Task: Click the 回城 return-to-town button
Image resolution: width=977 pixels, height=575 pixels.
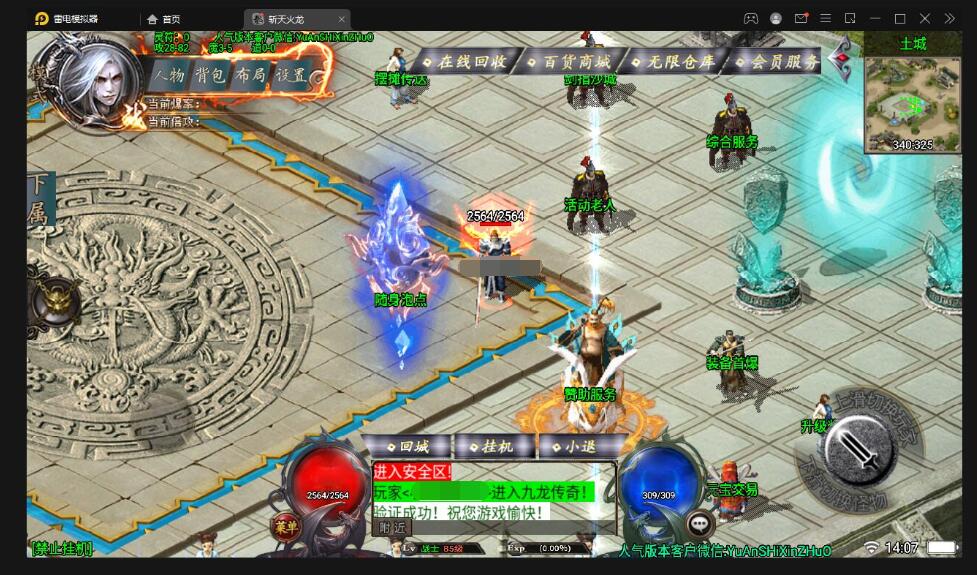Action: (x=408, y=447)
